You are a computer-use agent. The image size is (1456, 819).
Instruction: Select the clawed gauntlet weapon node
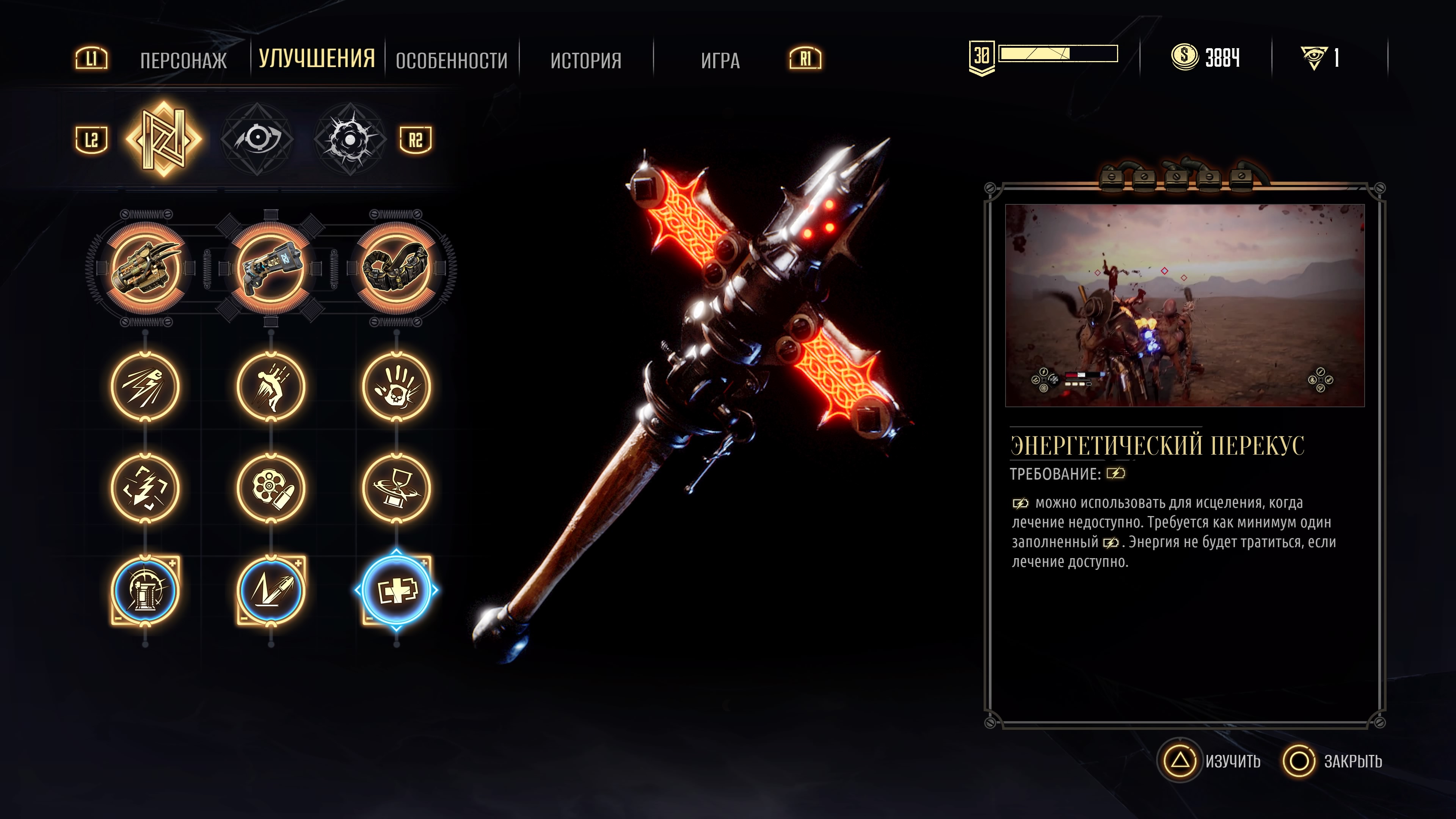click(146, 268)
